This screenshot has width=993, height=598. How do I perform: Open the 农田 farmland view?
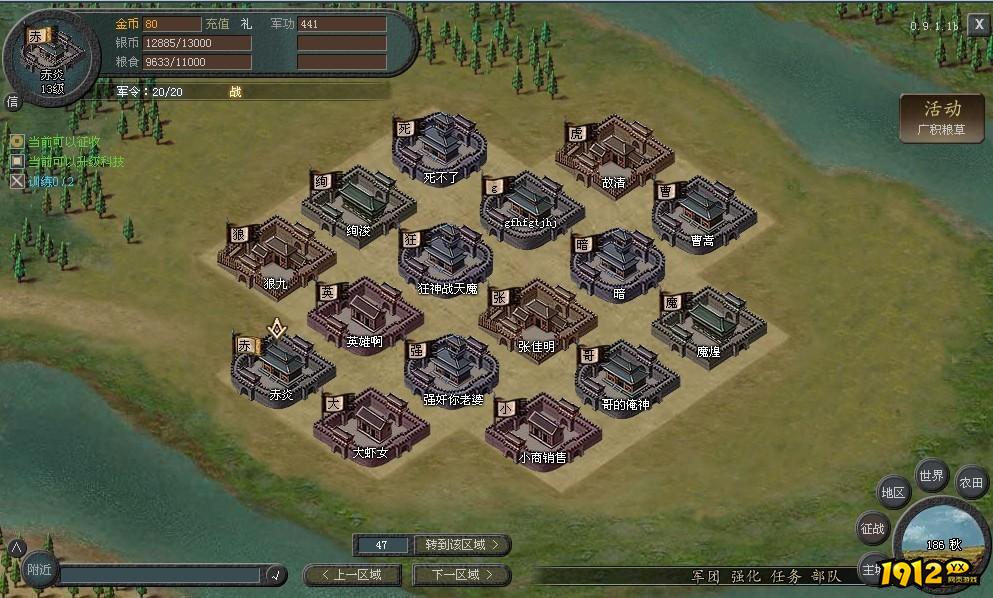(x=971, y=483)
